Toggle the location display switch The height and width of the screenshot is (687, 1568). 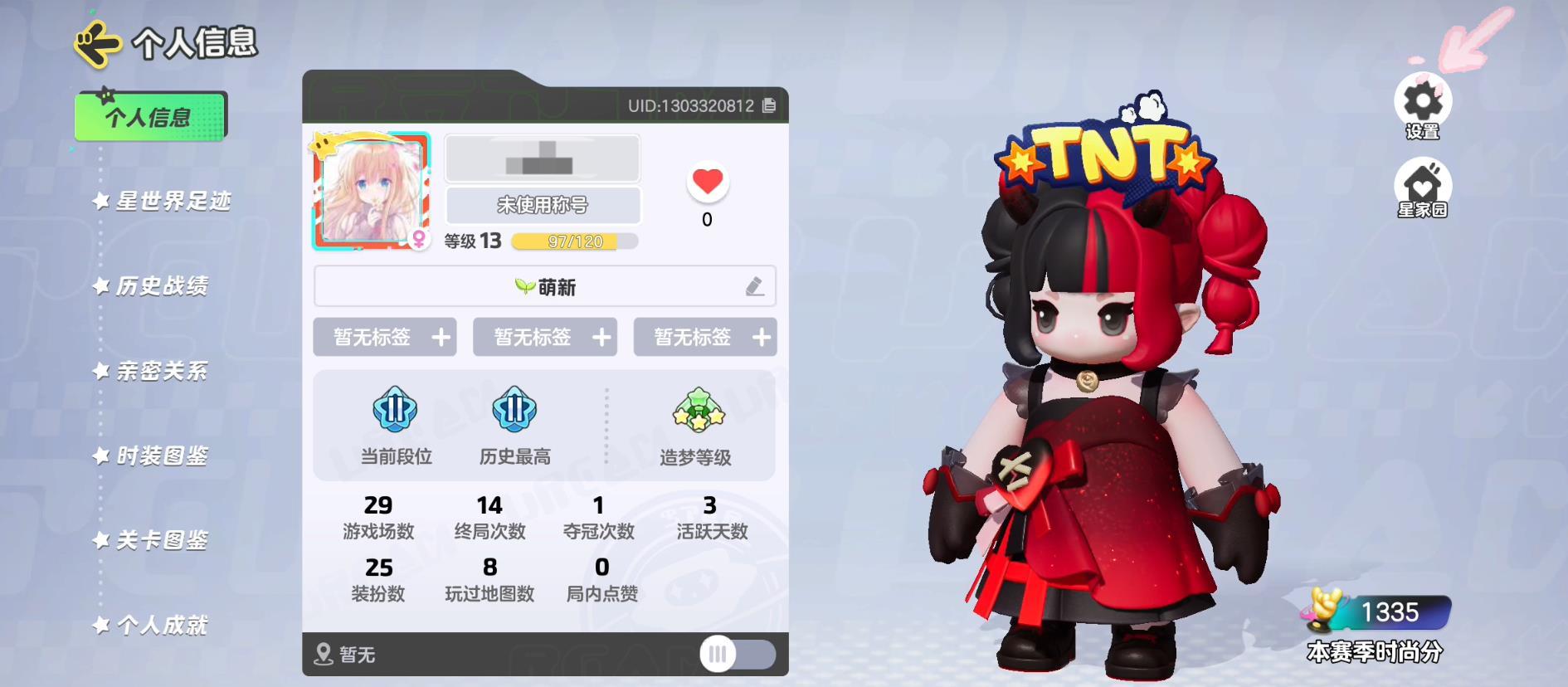click(737, 654)
